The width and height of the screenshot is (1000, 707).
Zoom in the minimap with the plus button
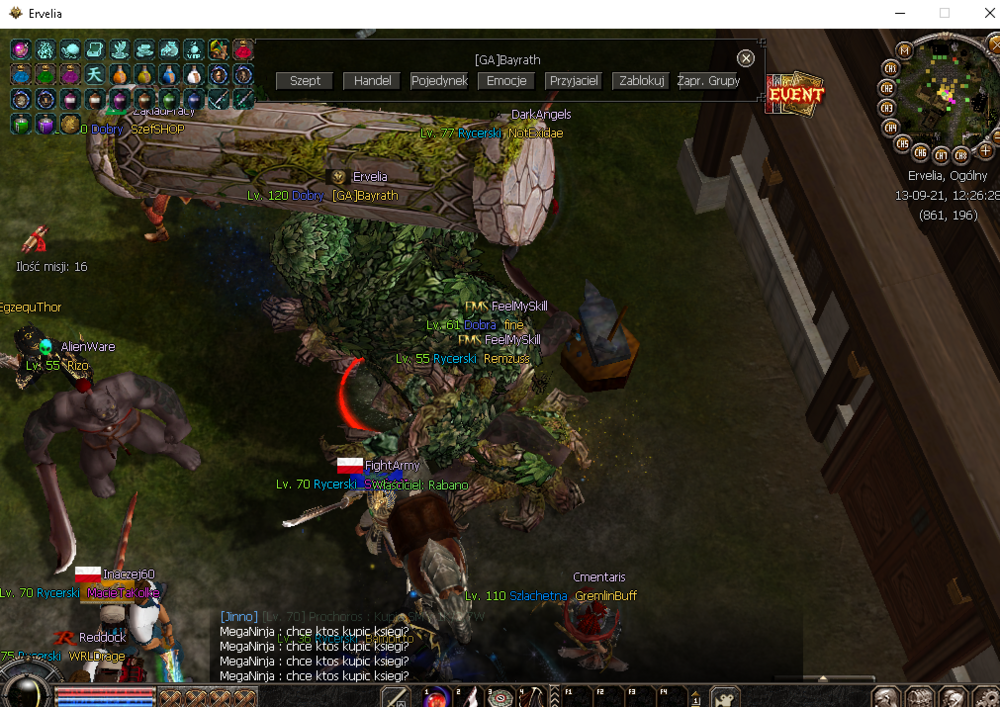(x=985, y=151)
